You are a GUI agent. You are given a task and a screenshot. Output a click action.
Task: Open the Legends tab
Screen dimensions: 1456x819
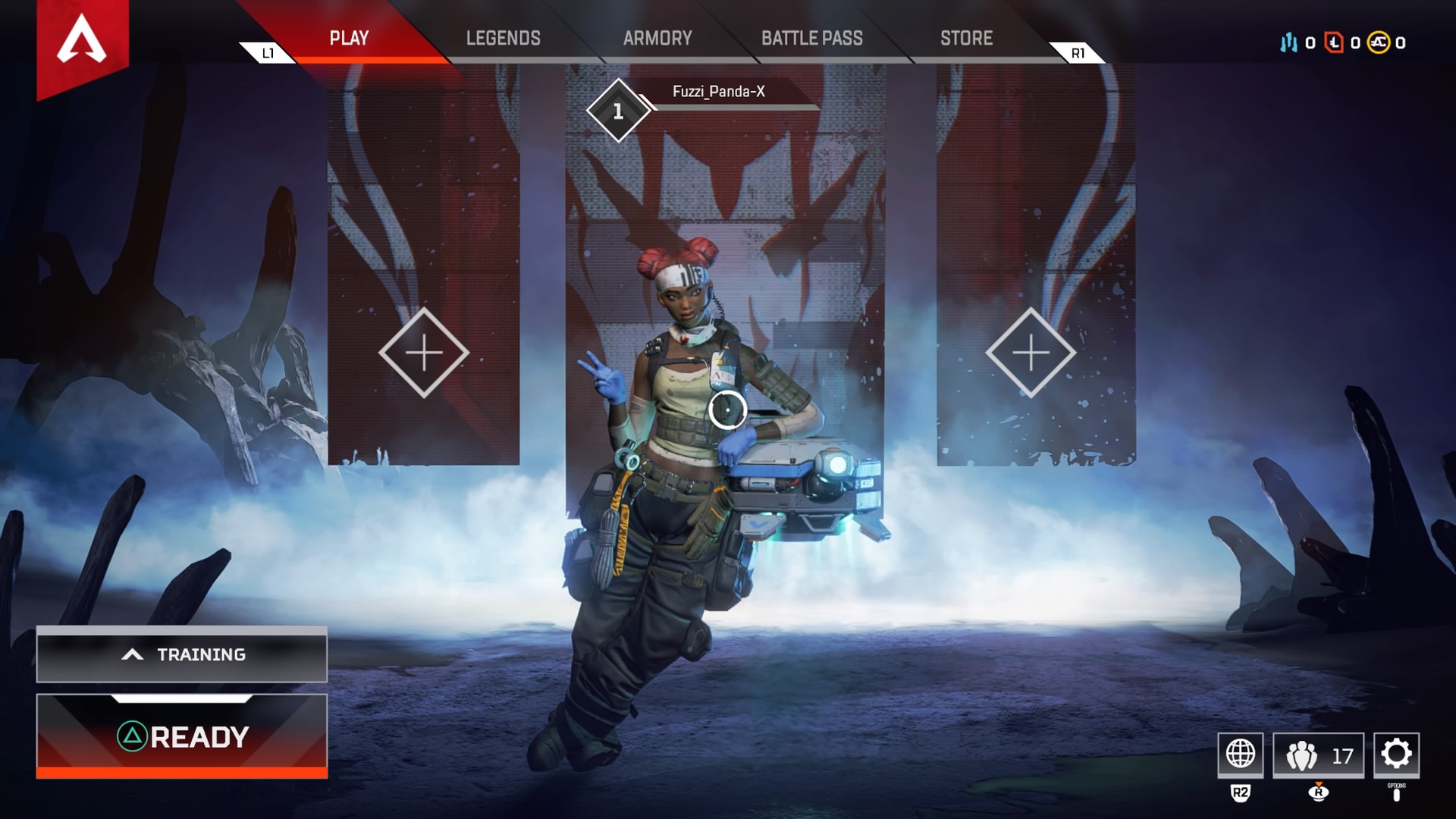[x=503, y=38]
